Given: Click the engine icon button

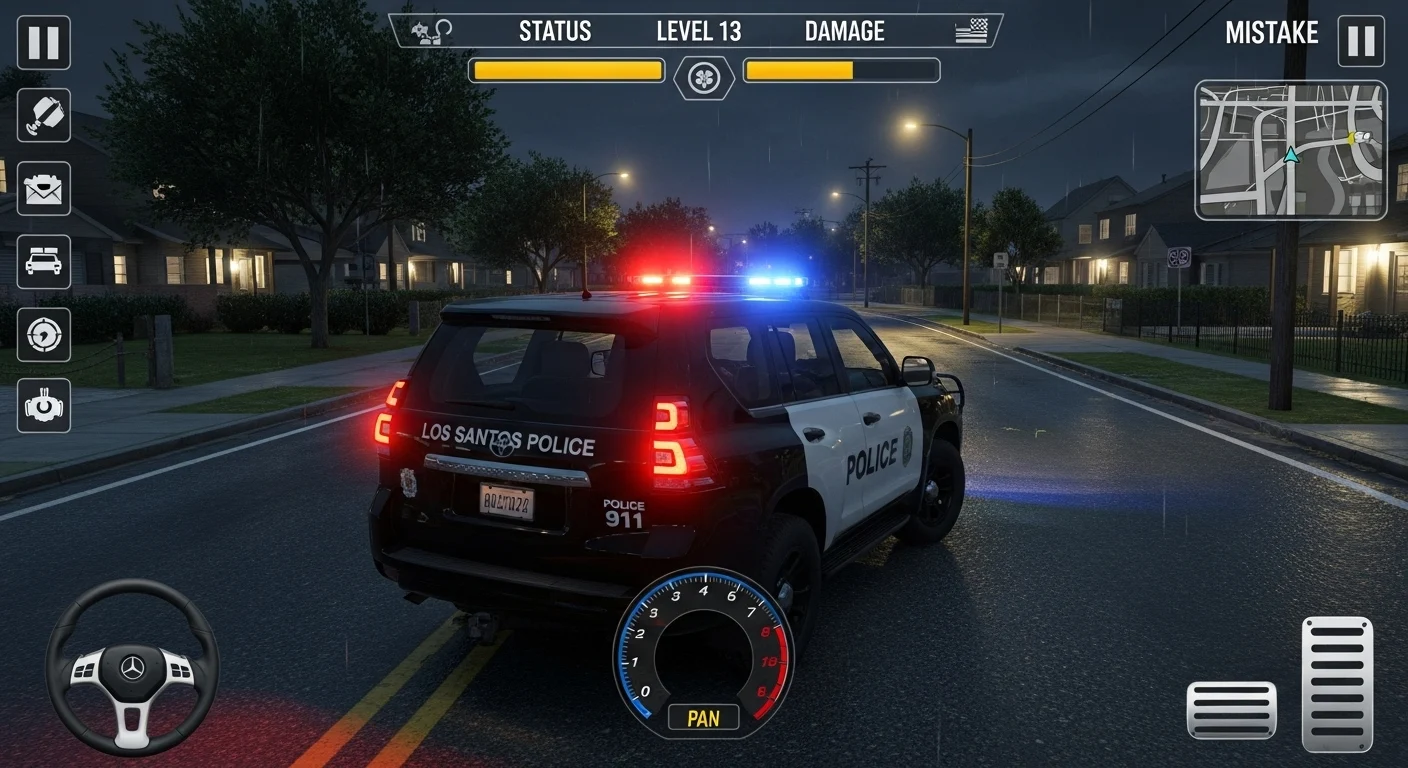Looking at the screenshot, I should pyautogui.click(x=44, y=406).
